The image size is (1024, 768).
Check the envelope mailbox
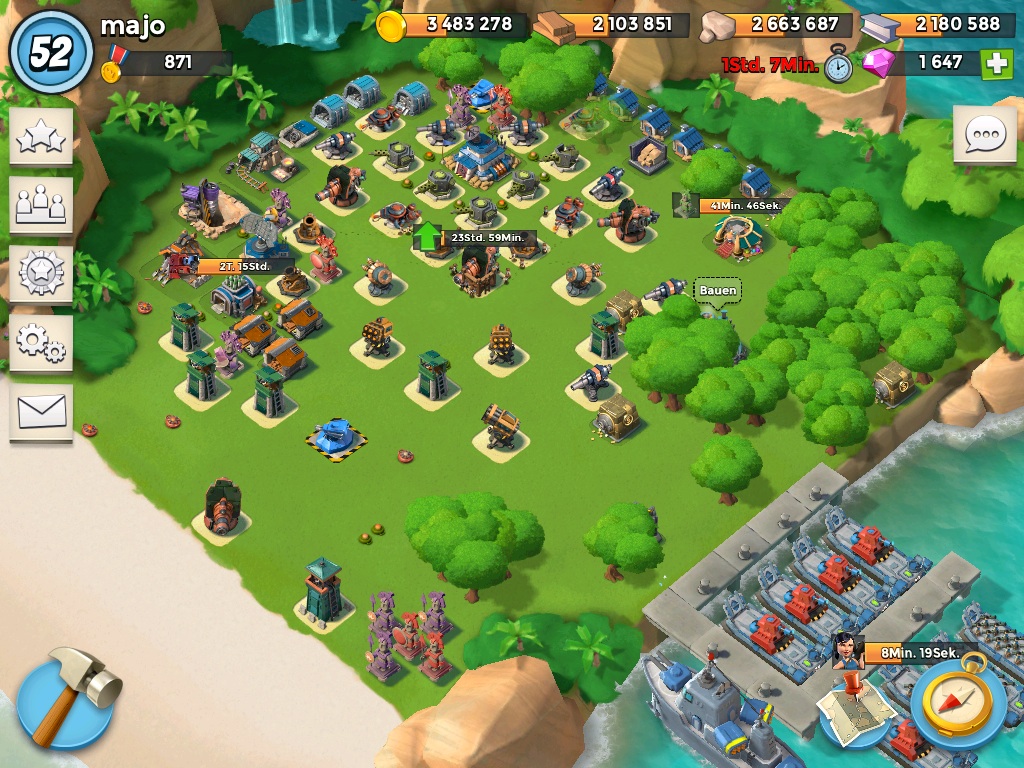click(x=41, y=410)
